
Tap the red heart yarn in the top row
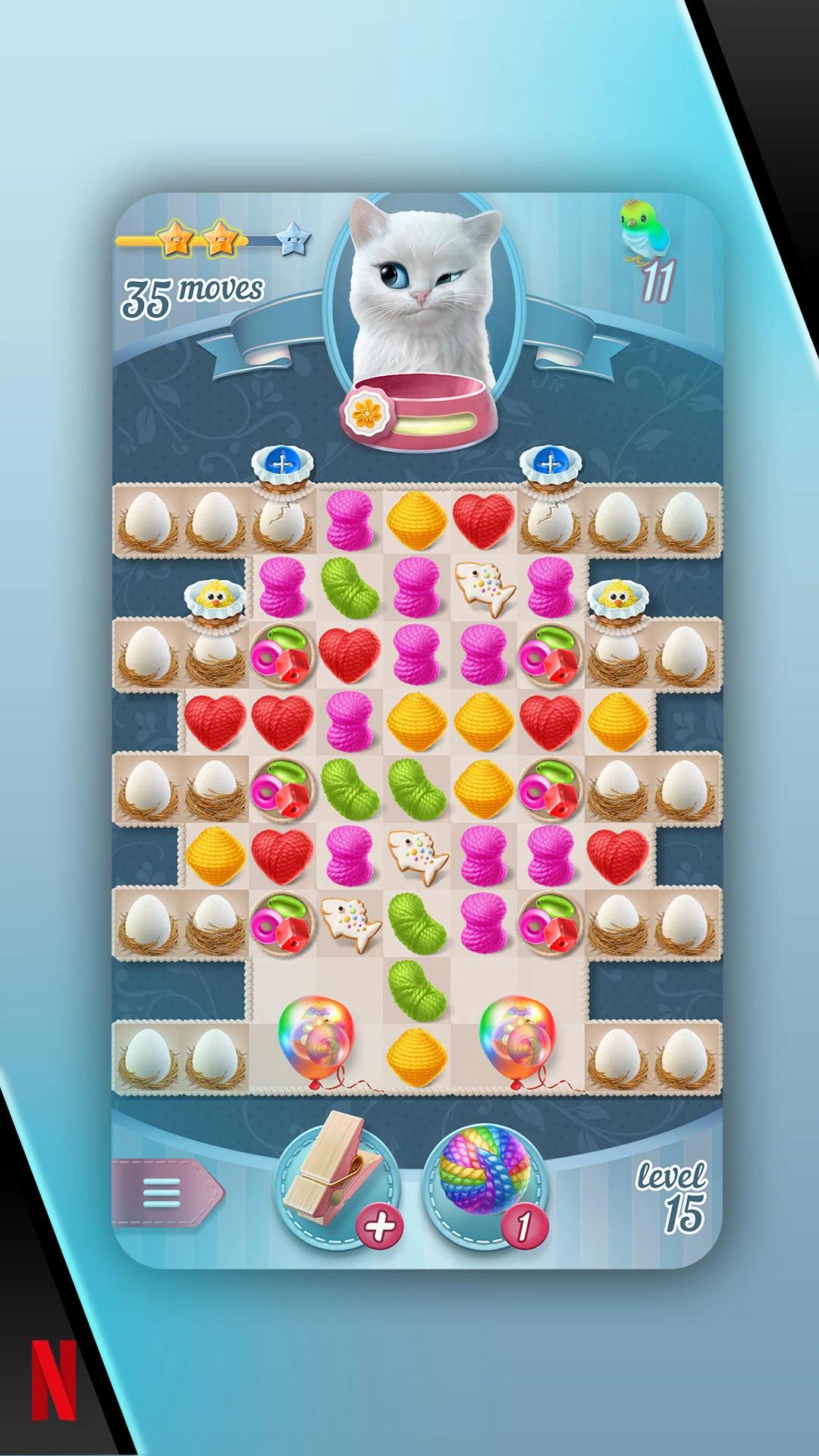click(x=483, y=520)
